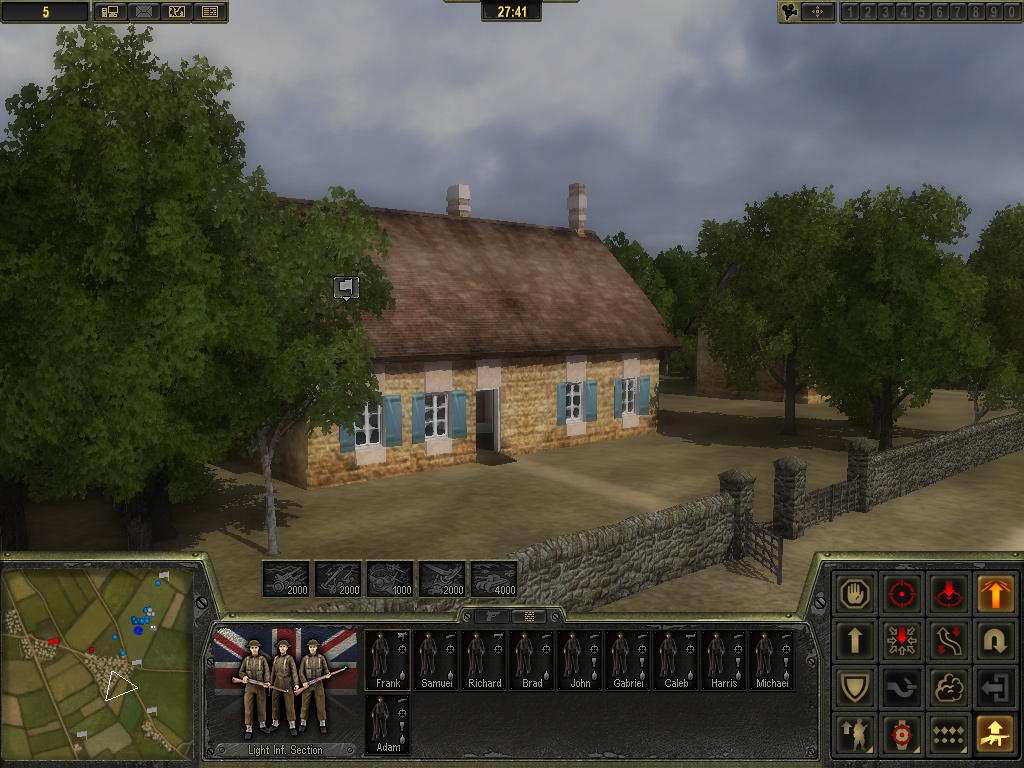1024x768 pixels.
Task: Click the Light Inf. Section squad portrait
Action: pyautogui.click(x=285, y=689)
